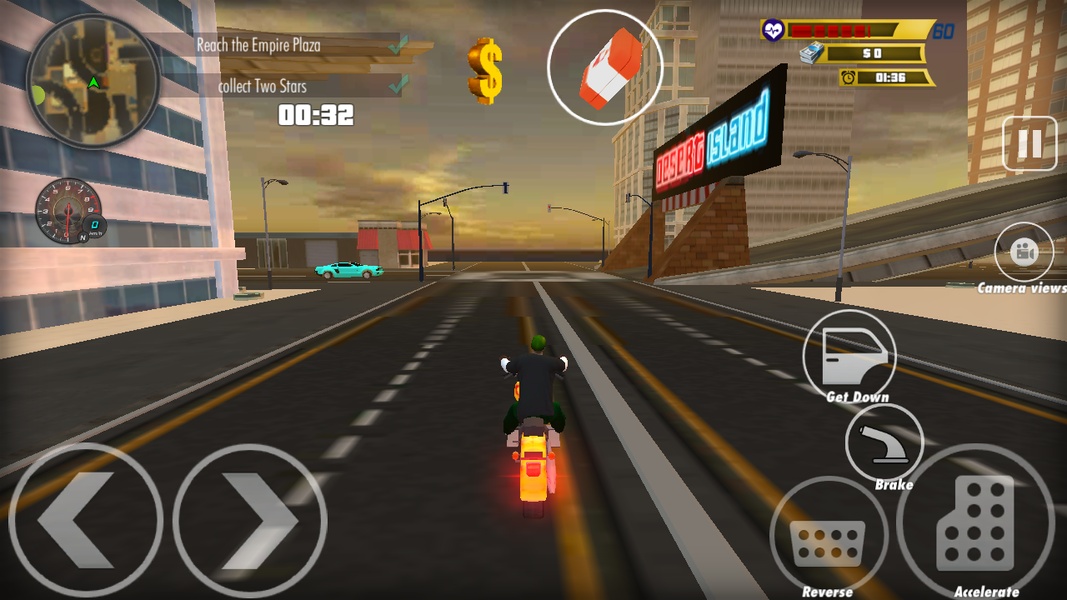Tap the Get Down door button
Image resolution: width=1067 pixels, height=600 pixels.
pyautogui.click(x=849, y=355)
